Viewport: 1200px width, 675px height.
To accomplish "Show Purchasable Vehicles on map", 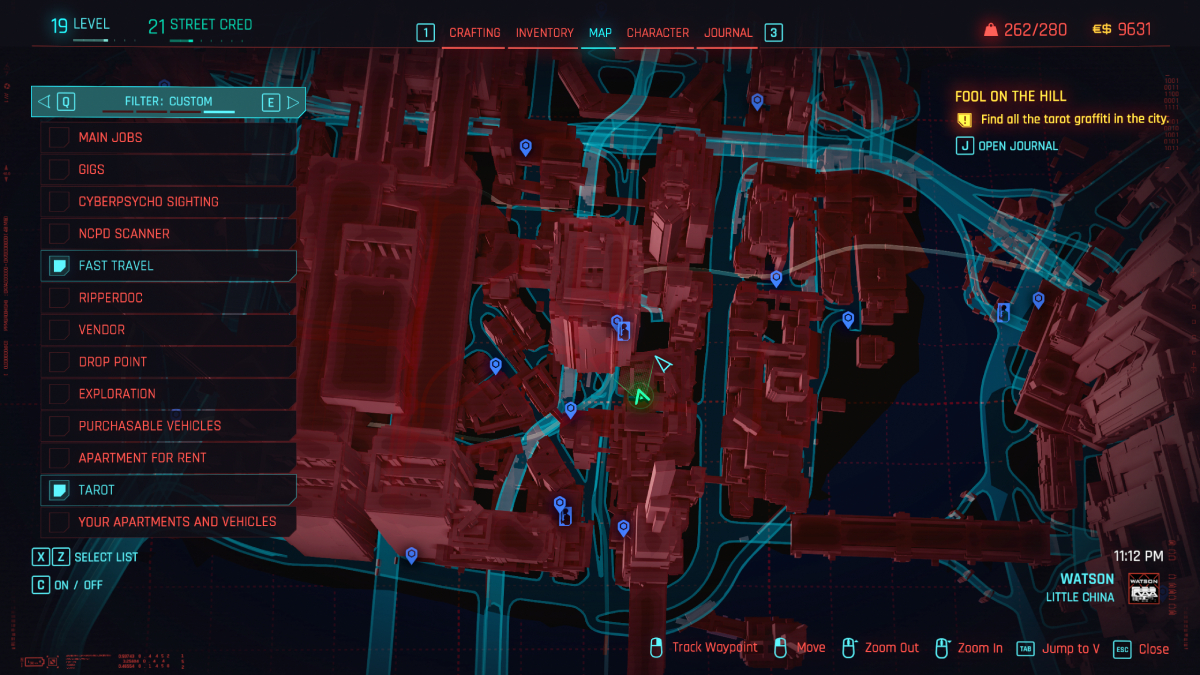I will click(168, 425).
